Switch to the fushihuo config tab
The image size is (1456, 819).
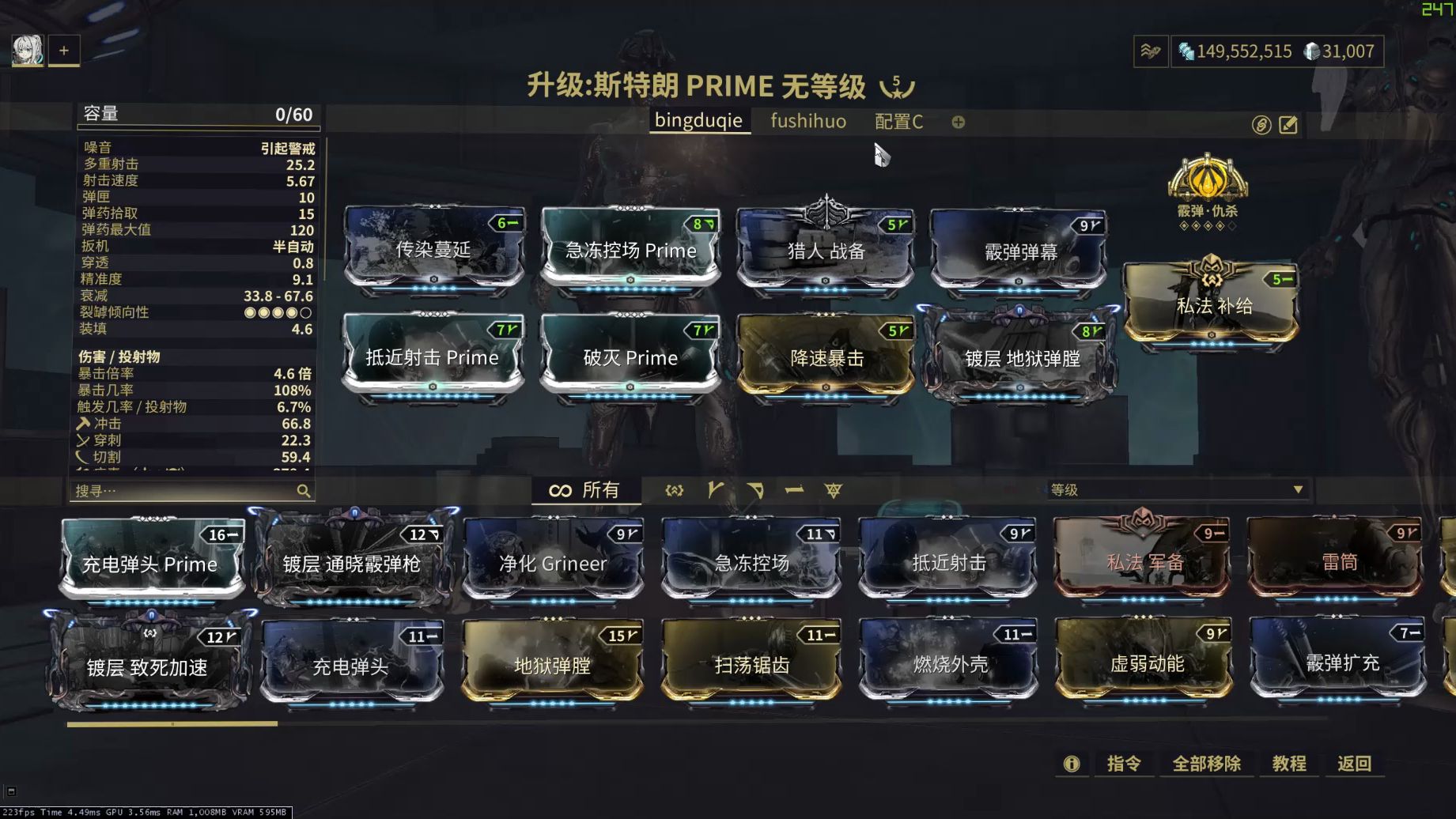tap(807, 122)
